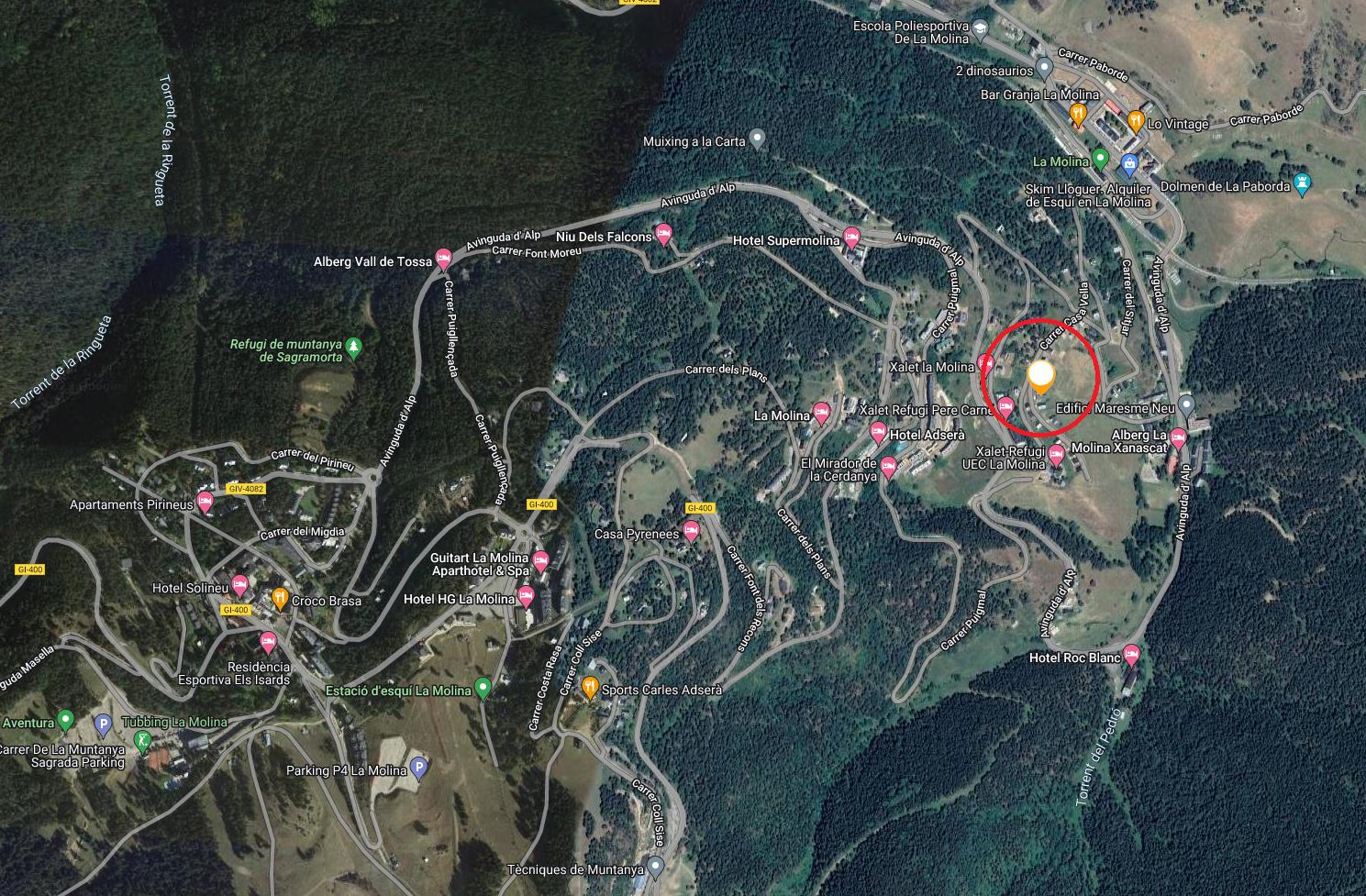Click the Hotel Roc Blanc lodging marker

(x=1131, y=655)
